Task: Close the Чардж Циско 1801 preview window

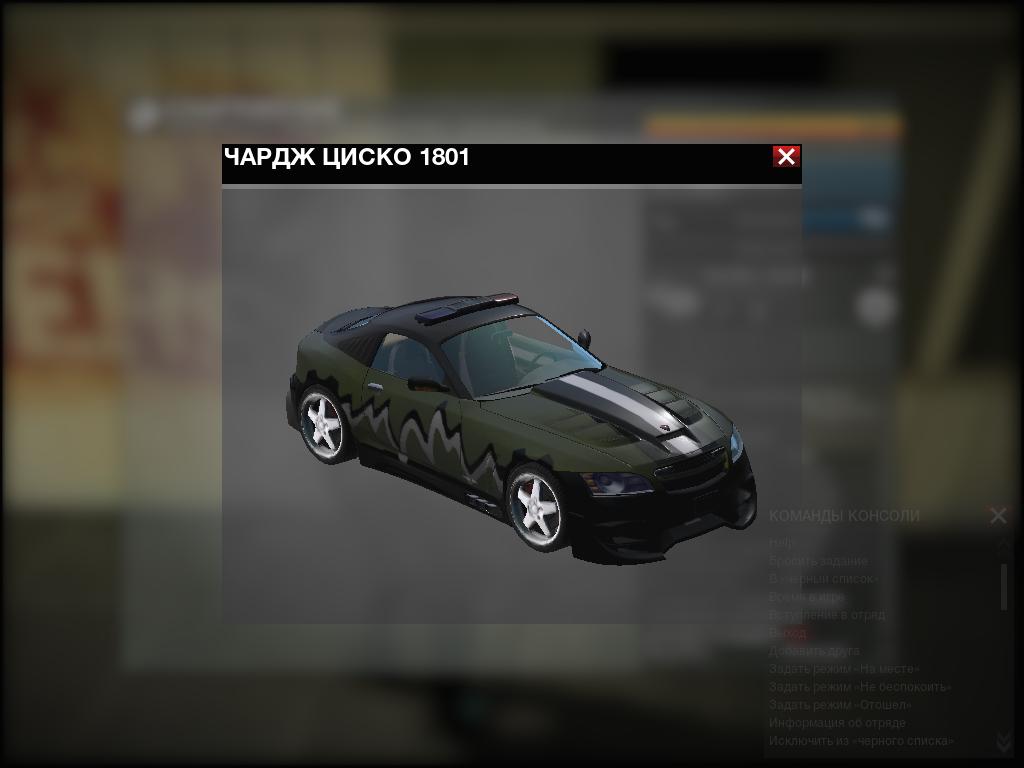Action: pos(786,157)
